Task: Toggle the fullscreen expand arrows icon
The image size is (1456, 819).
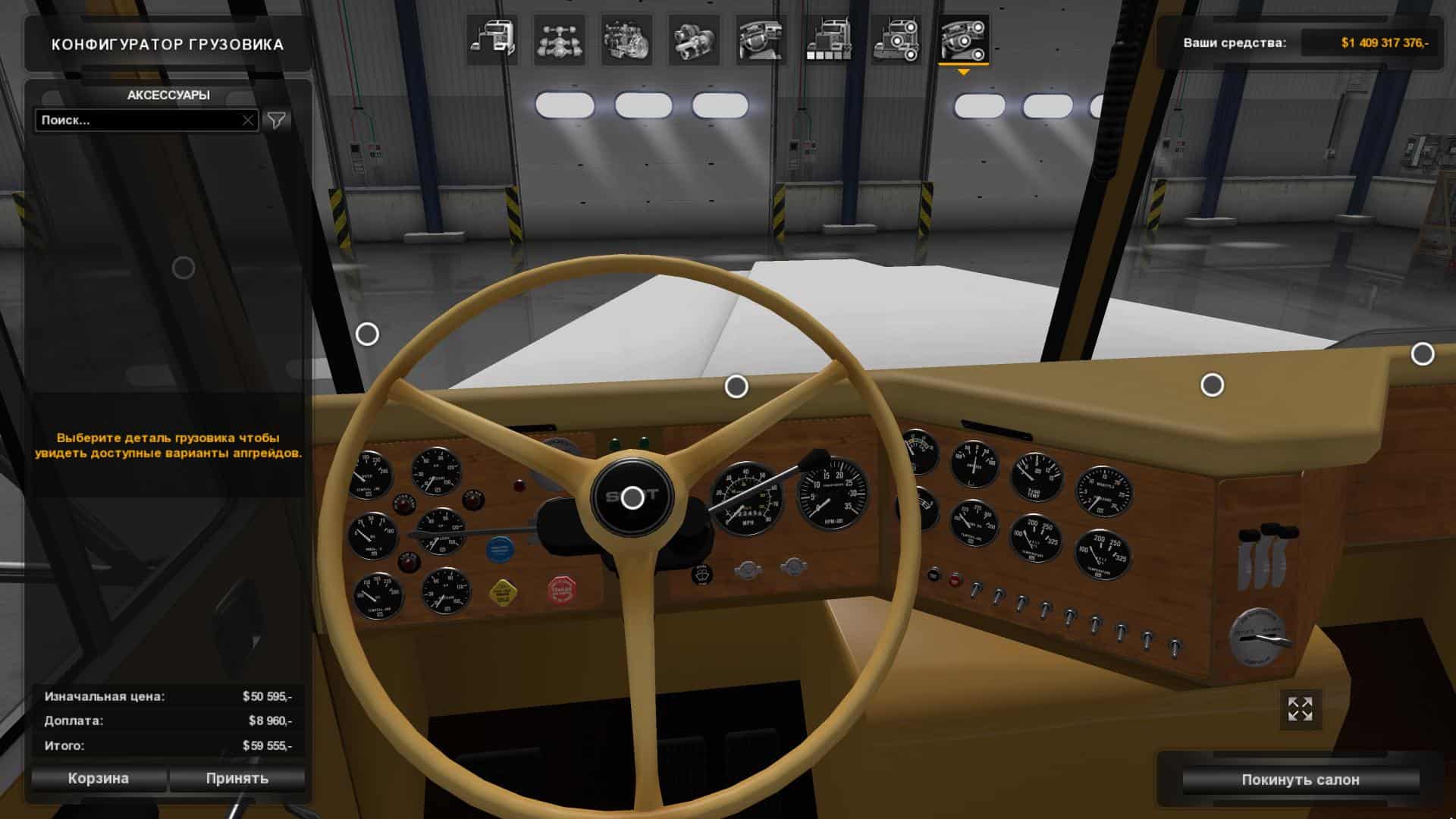Action: click(1300, 709)
